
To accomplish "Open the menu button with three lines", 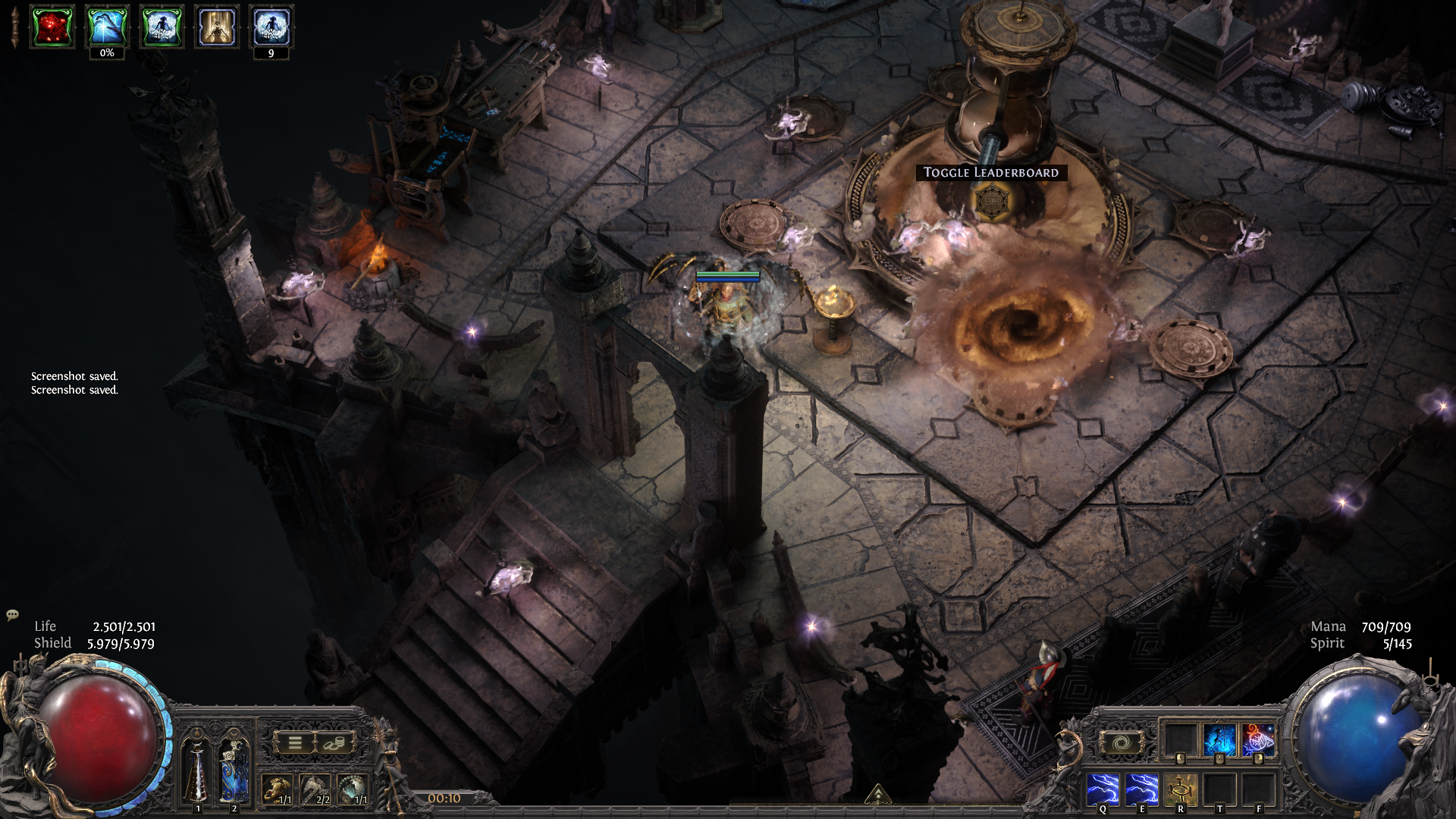I will pyautogui.click(x=295, y=743).
